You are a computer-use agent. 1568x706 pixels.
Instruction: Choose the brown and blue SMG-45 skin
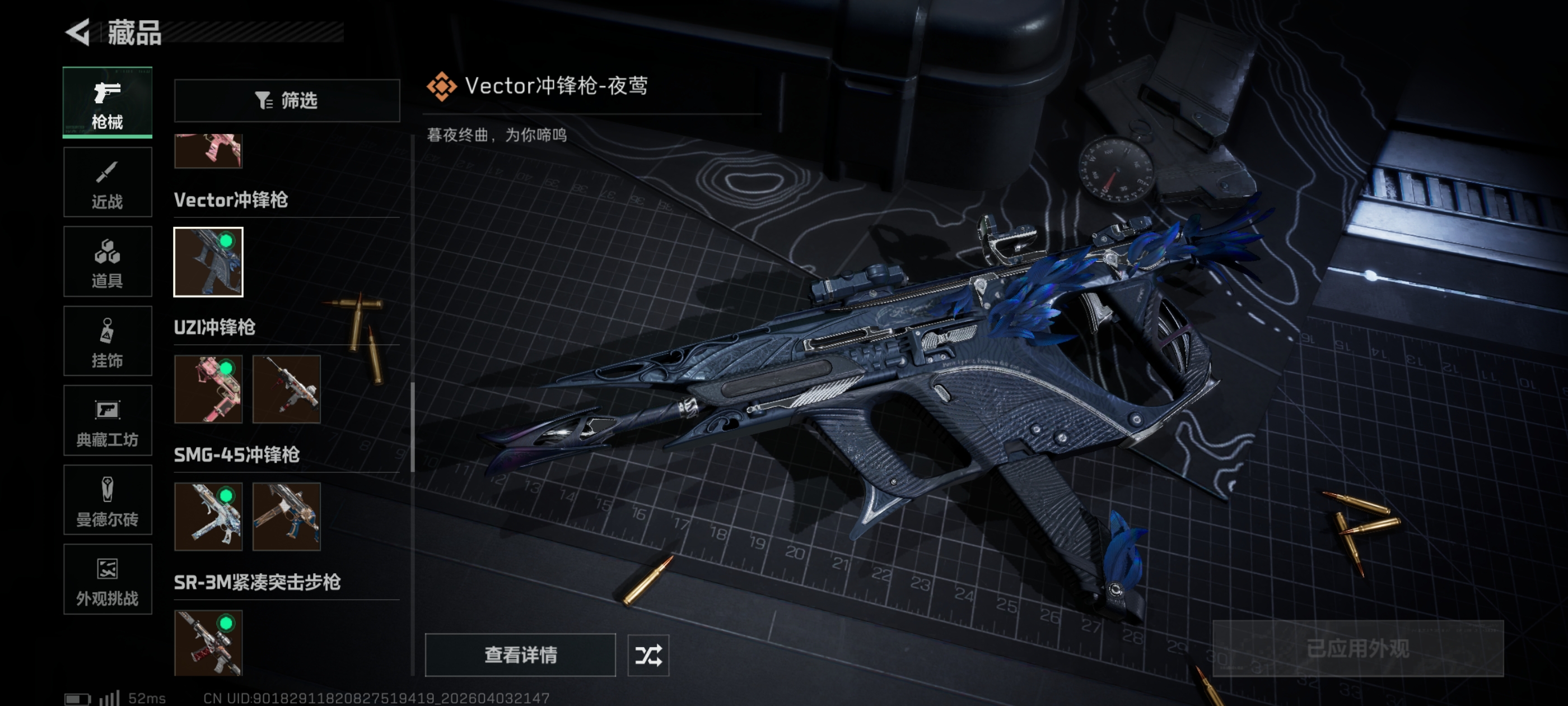tap(286, 517)
